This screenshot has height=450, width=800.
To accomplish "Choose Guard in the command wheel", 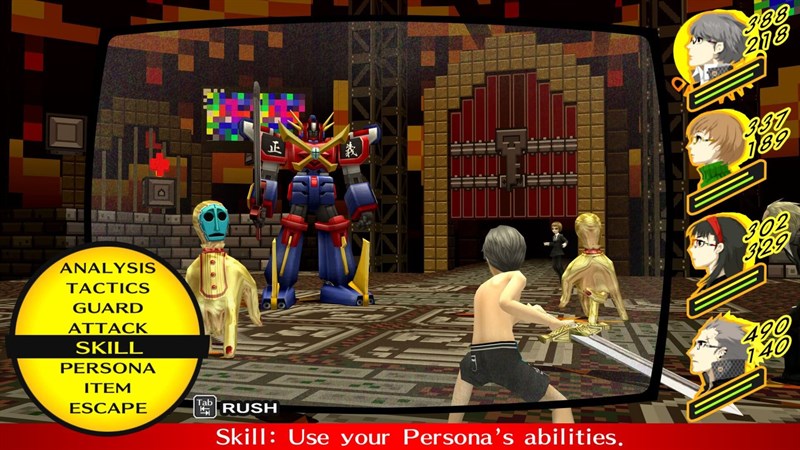I will pyautogui.click(x=107, y=308).
